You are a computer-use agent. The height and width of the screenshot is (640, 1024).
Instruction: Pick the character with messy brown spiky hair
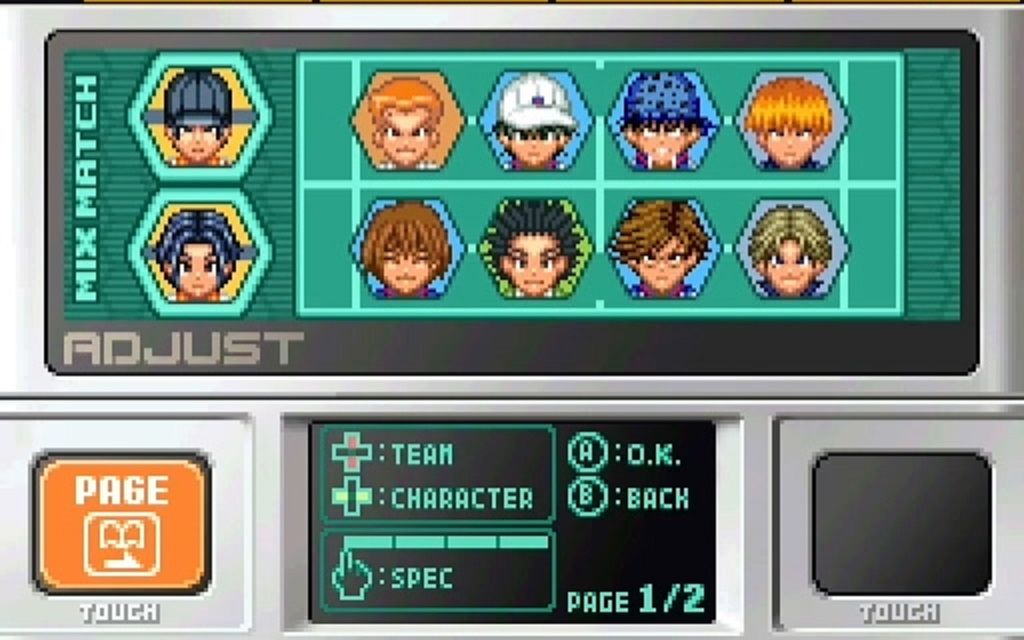[x=664, y=248]
